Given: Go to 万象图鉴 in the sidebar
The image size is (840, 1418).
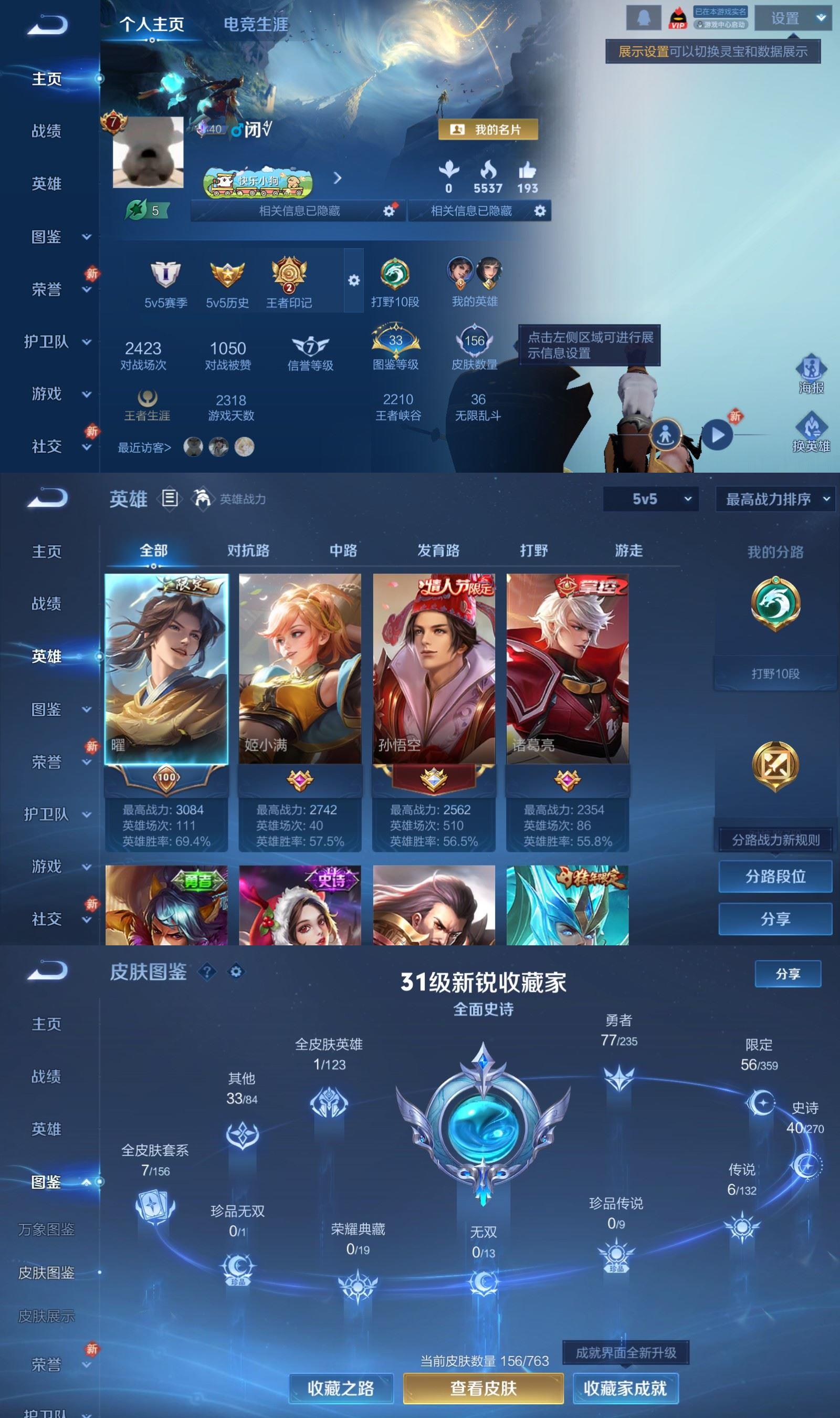Looking at the screenshot, I should tap(46, 1229).
